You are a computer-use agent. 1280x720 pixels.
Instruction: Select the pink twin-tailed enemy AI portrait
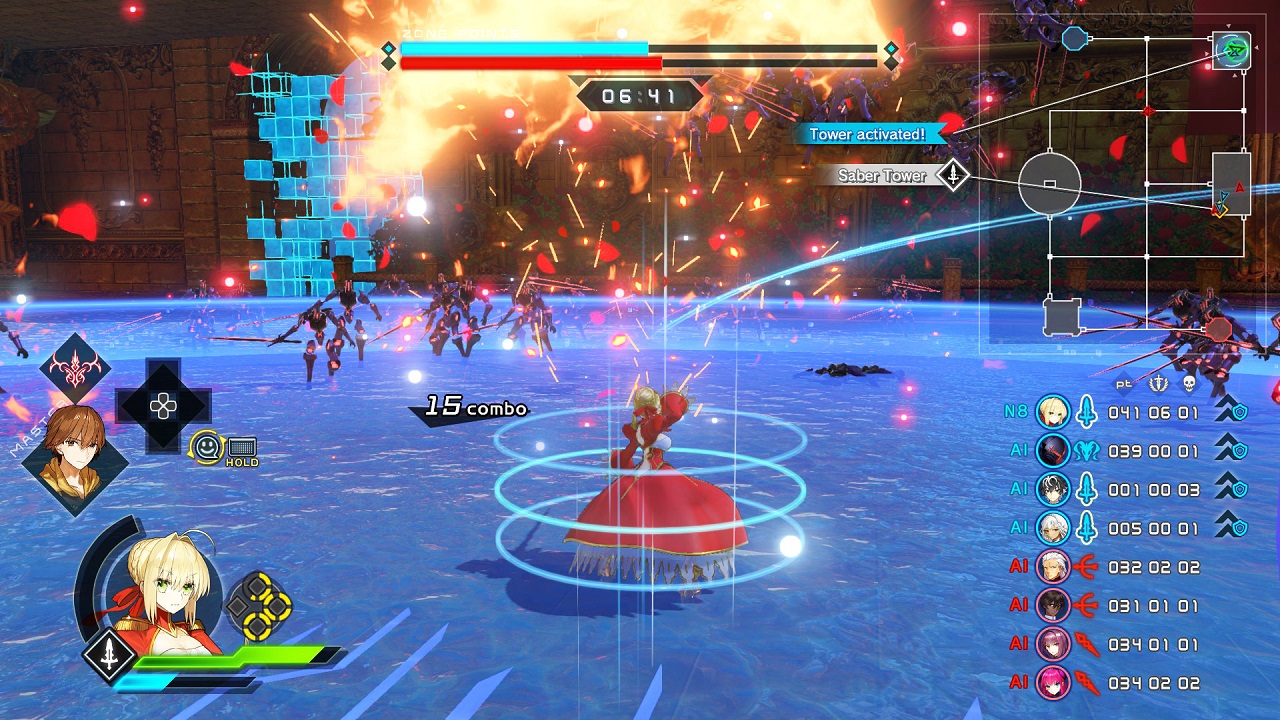pyautogui.click(x=1053, y=683)
